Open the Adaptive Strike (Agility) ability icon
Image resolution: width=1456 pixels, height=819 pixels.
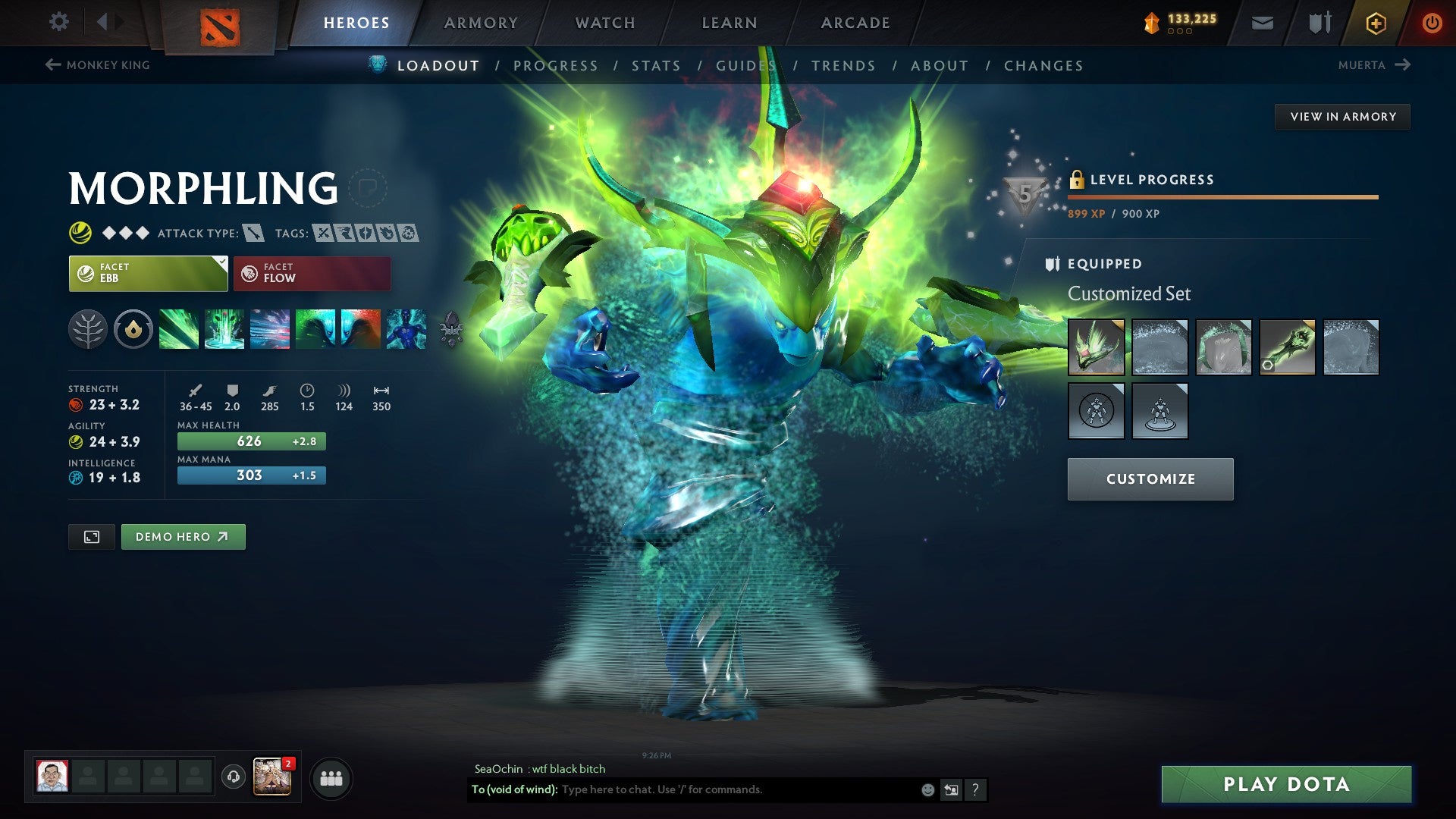click(224, 330)
